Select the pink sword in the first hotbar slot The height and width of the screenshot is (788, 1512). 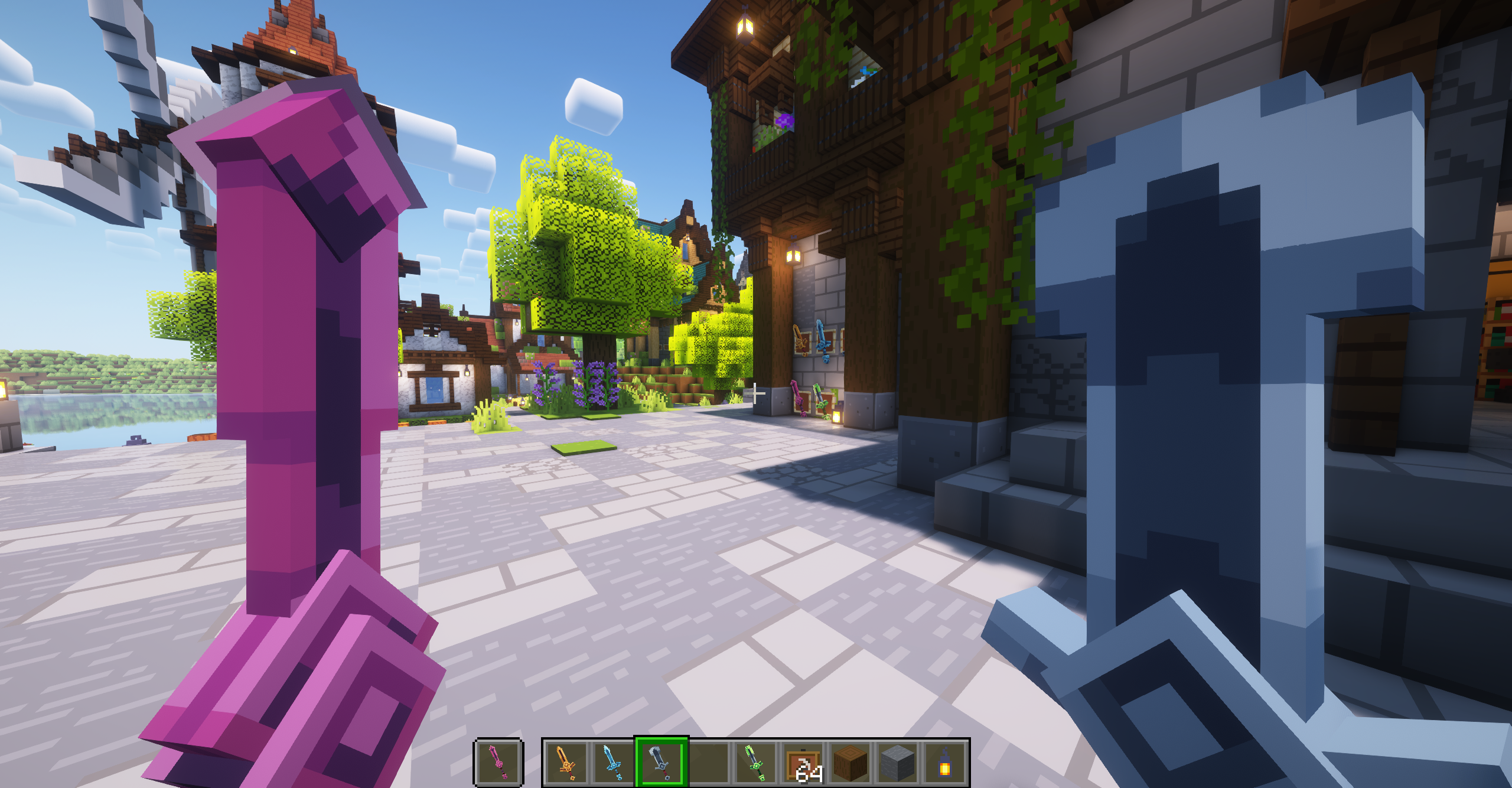tap(498, 762)
